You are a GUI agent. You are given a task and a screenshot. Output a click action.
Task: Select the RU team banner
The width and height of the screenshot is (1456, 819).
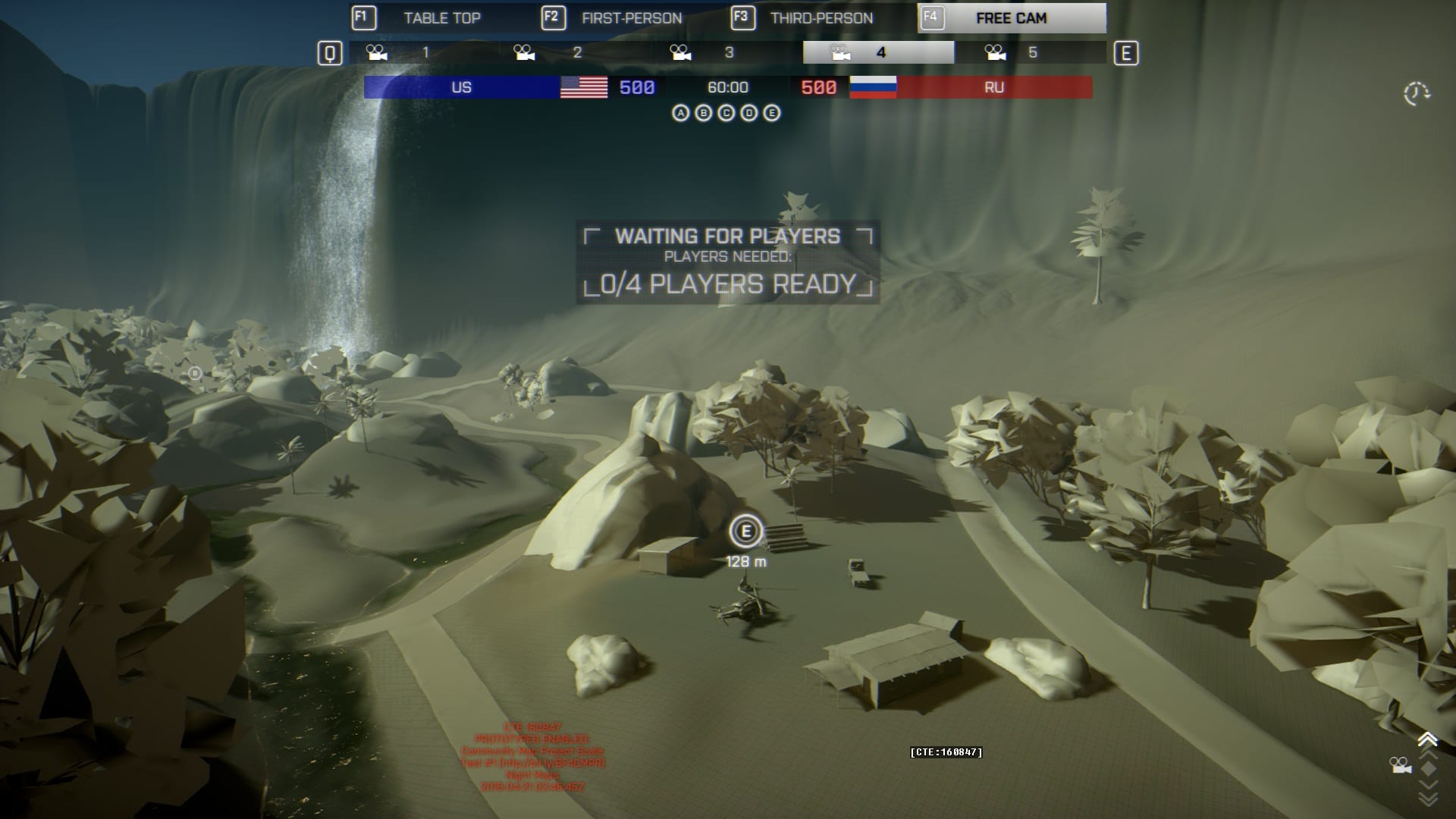tap(994, 87)
